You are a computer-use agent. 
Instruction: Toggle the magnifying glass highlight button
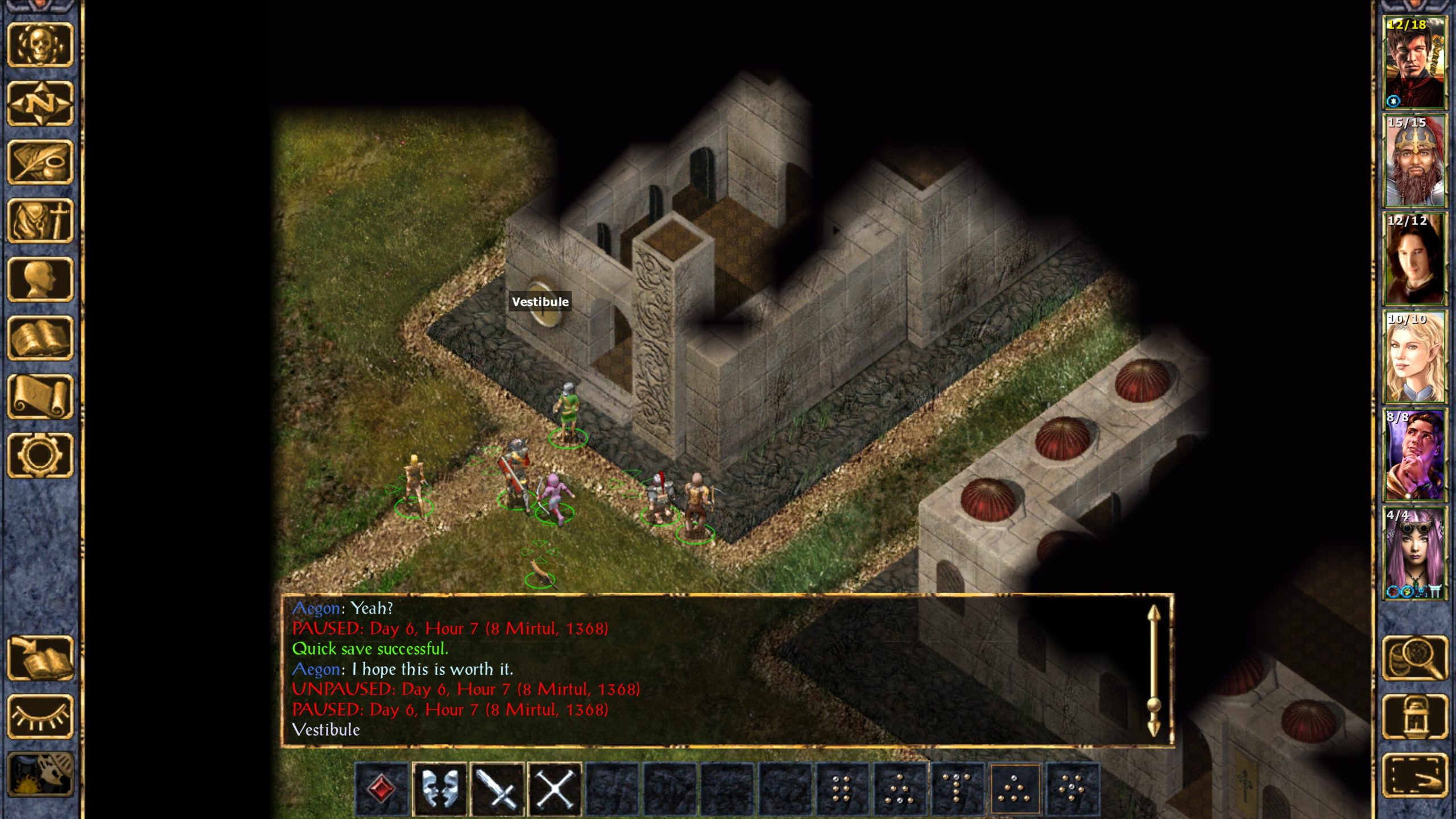[x=1415, y=658]
